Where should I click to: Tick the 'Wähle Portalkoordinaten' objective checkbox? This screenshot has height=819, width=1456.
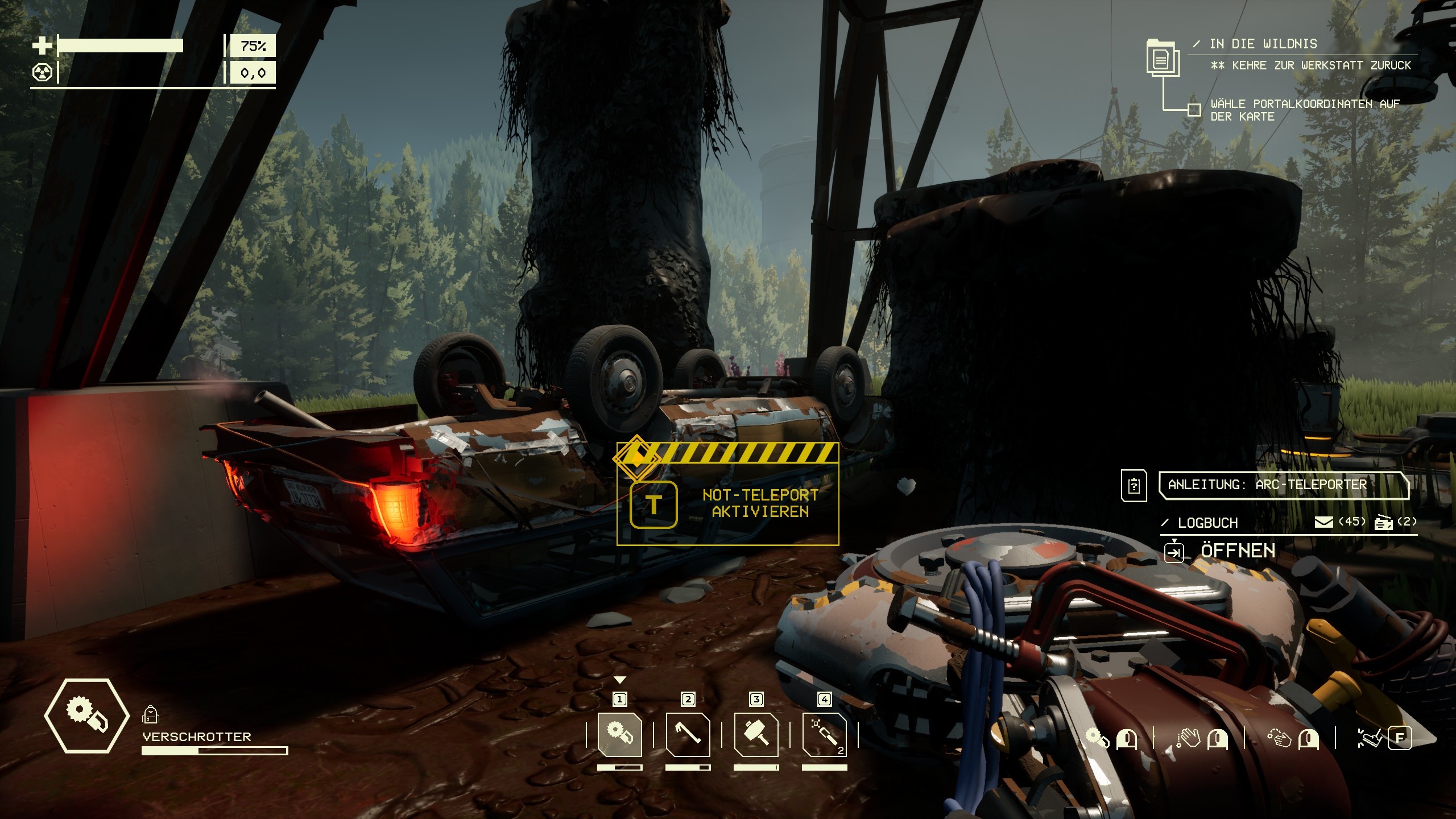point(1194,109)
